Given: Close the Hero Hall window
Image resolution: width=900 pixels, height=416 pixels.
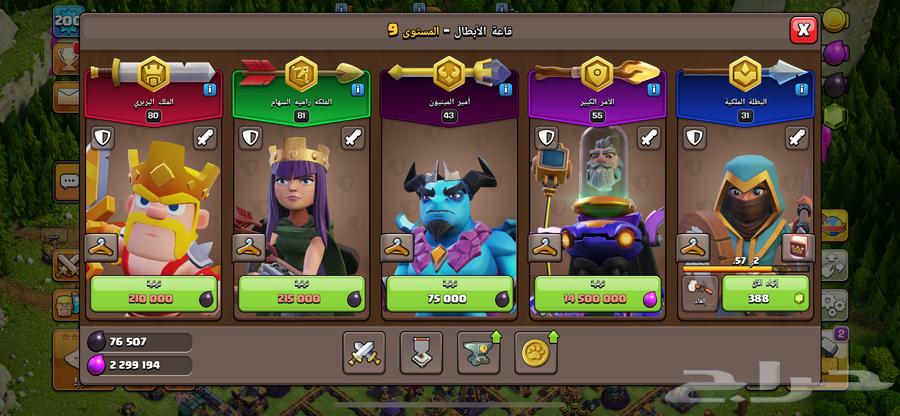Looking at the screenshot, I should [x=803, y=30].
